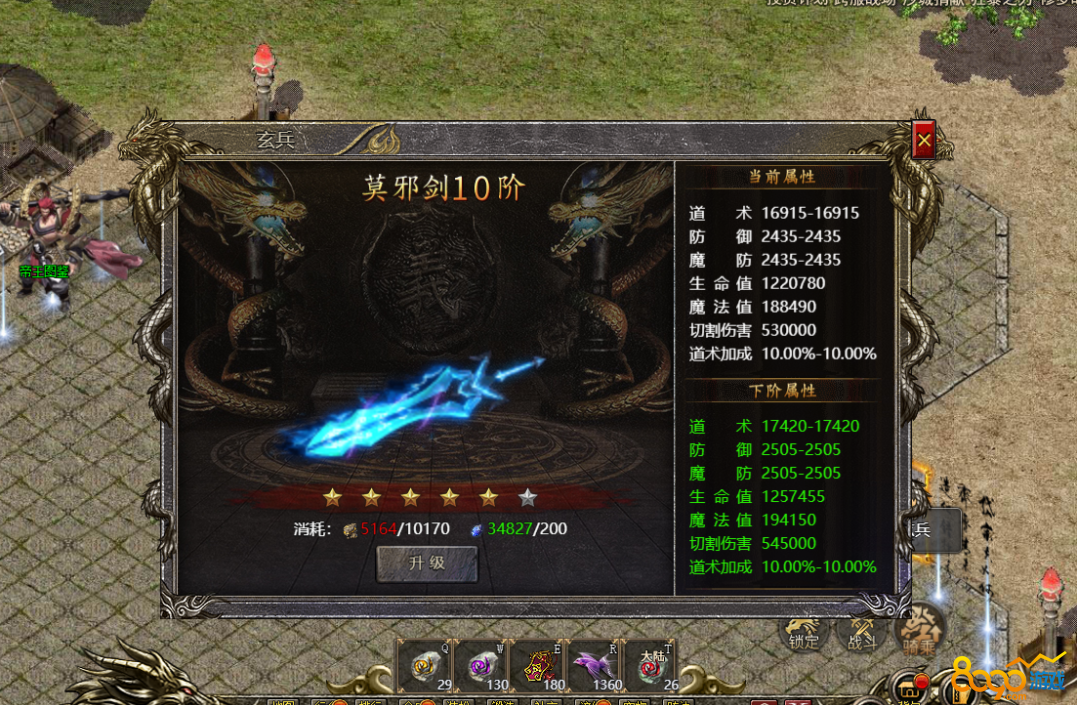Toggle the 战斗 combat mode button
This screenshot has width=1077, height=705.
(x=862, y=632)
